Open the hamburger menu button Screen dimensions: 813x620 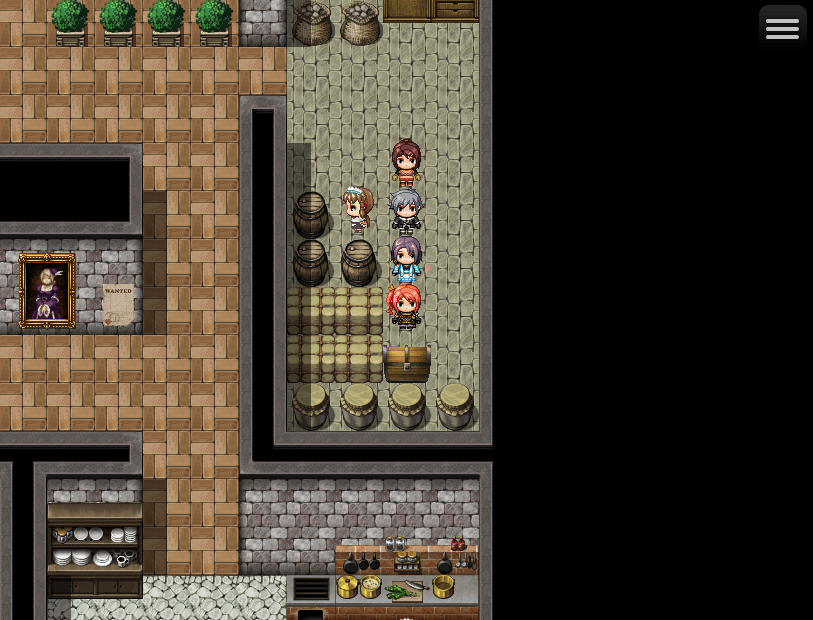(782, 28)
